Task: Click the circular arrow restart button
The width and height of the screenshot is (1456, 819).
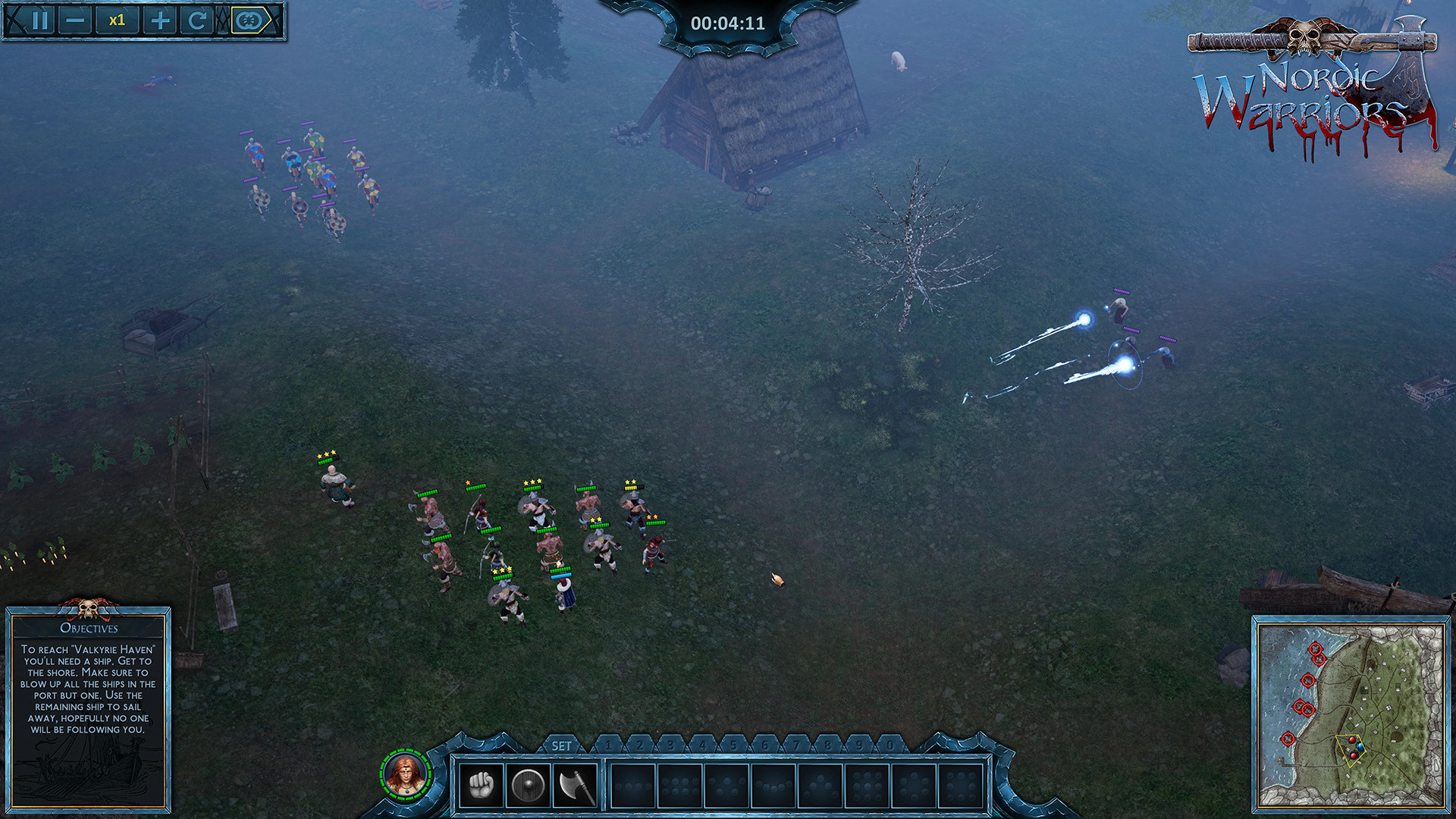Action: [x=197, y=20]
